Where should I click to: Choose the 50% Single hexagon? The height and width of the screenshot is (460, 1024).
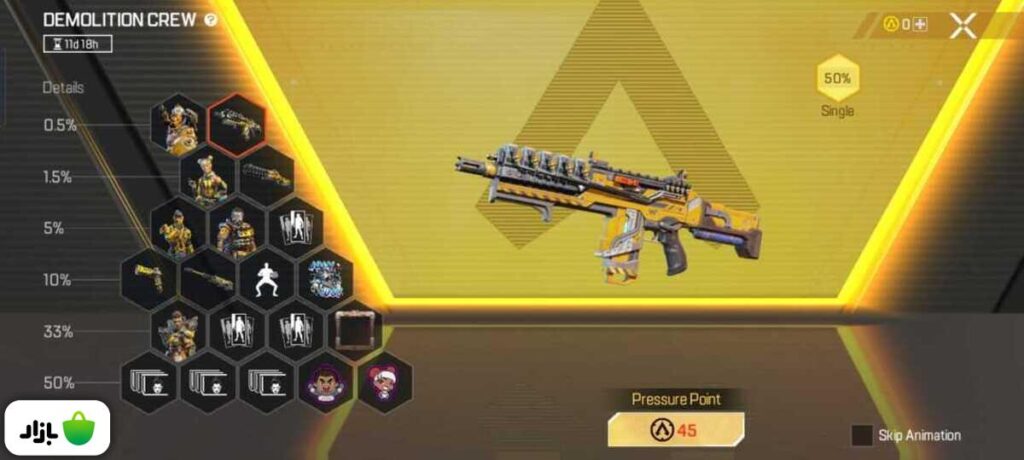coord(836,79)
